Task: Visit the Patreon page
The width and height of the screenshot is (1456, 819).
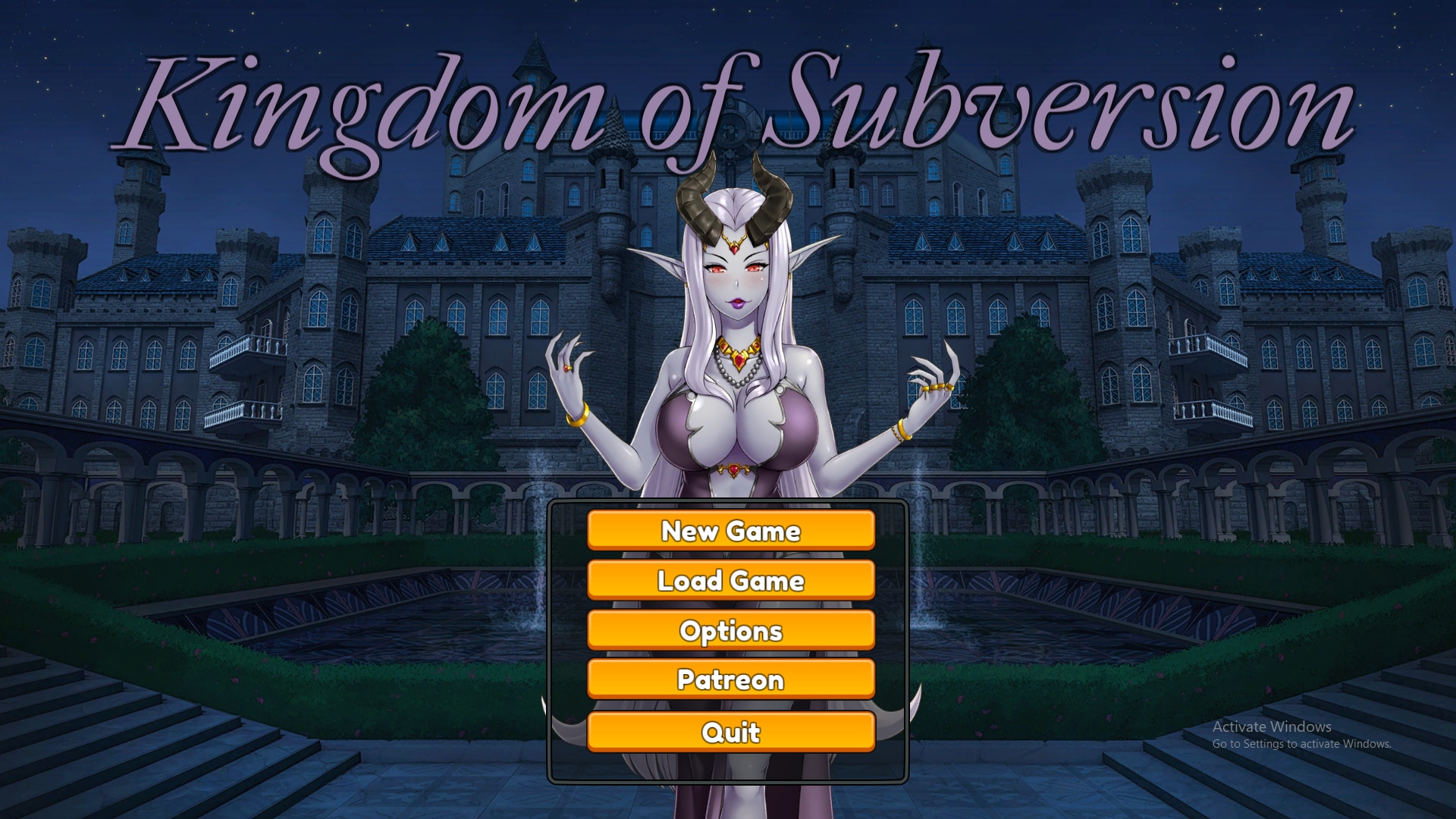Action: (730, 679)
